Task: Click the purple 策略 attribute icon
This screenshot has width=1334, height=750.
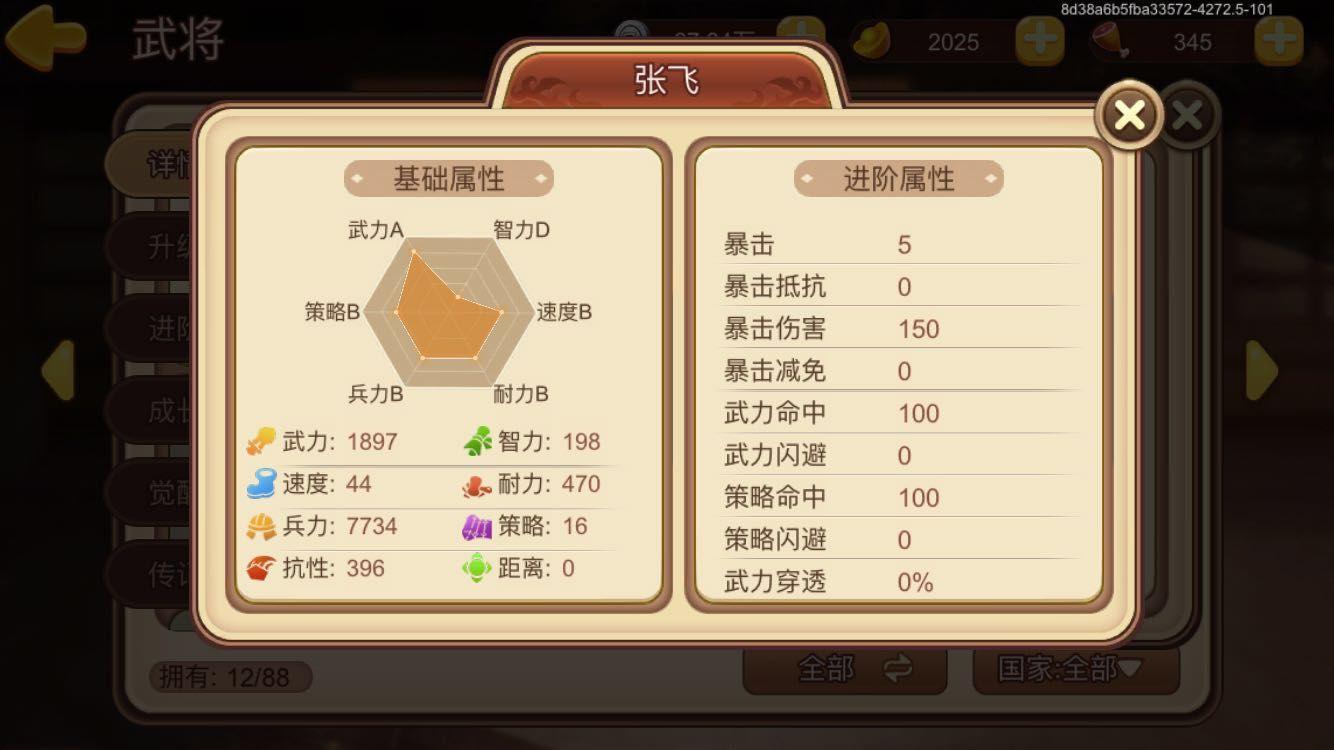Action: [x=480, y=526]
